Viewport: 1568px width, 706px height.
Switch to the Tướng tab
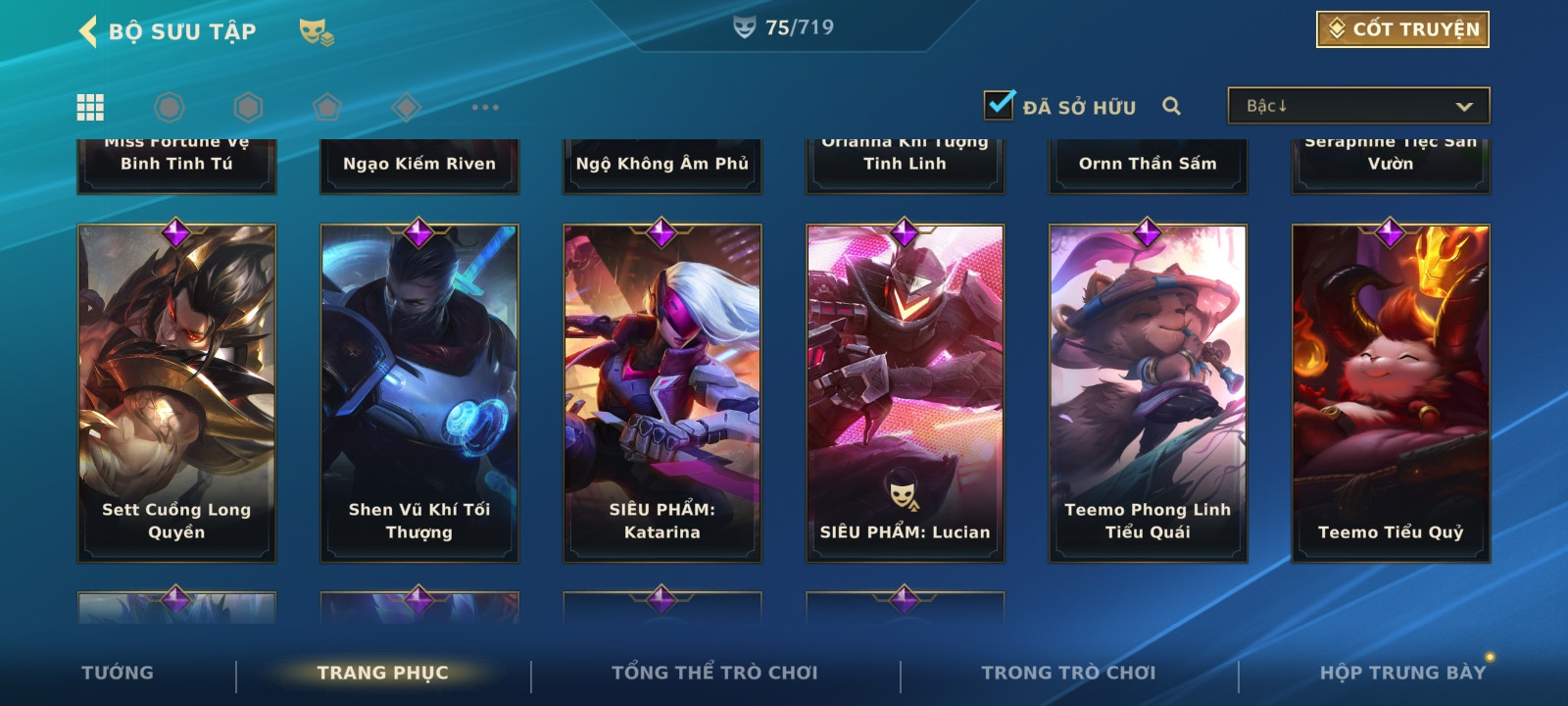point(118,673)
